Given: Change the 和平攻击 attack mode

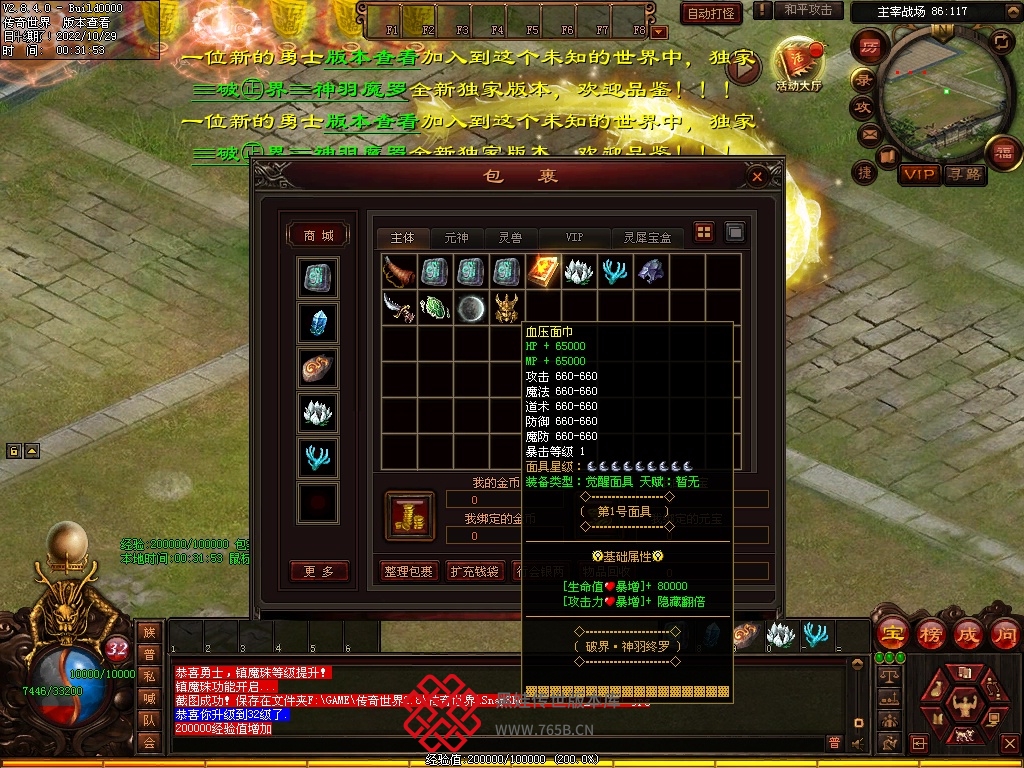Looking at the screenshot, I should (x=807, y=10).
